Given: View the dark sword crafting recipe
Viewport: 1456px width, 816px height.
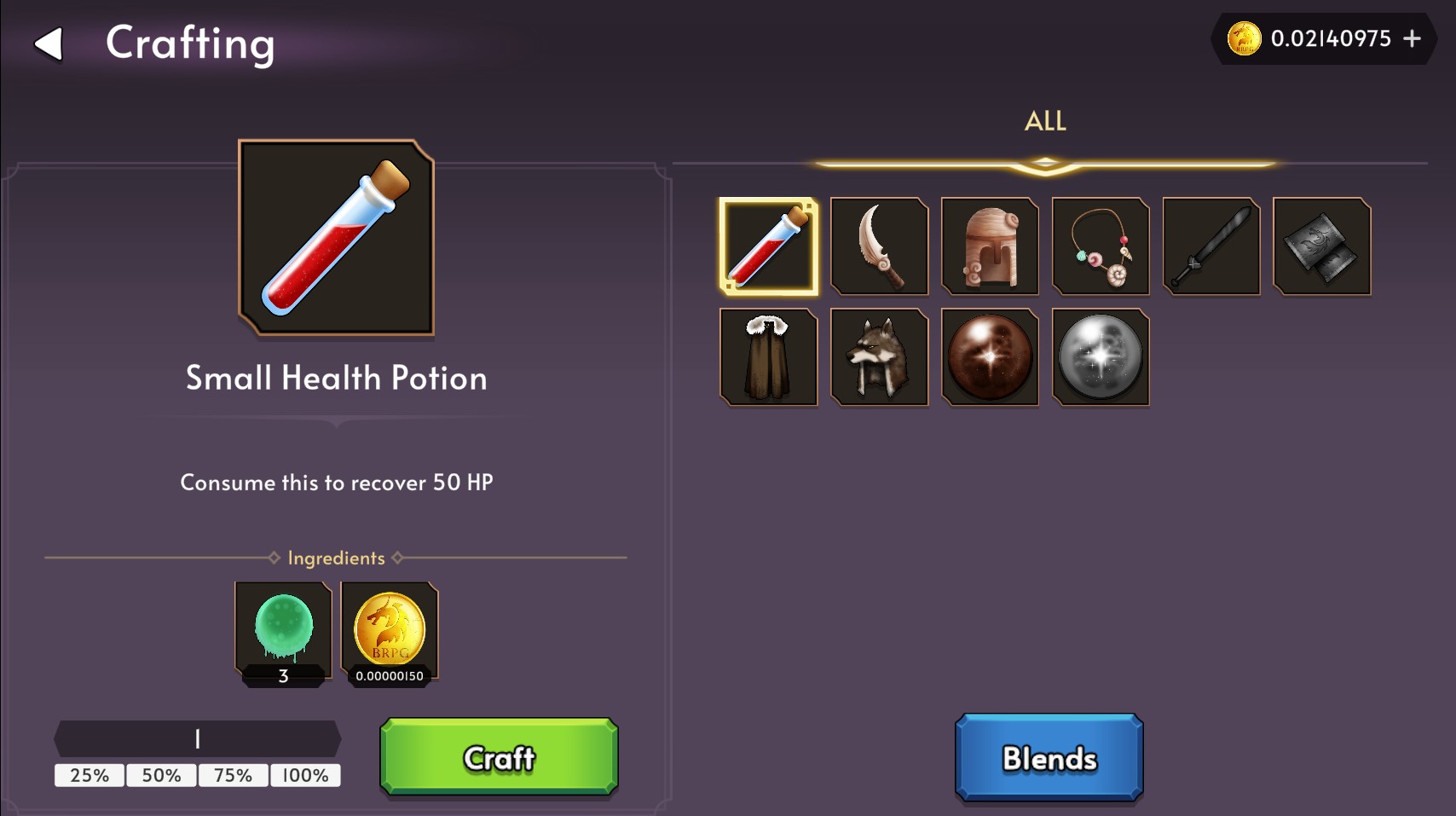Looking at the screenshot, I should pos(1210,246).
